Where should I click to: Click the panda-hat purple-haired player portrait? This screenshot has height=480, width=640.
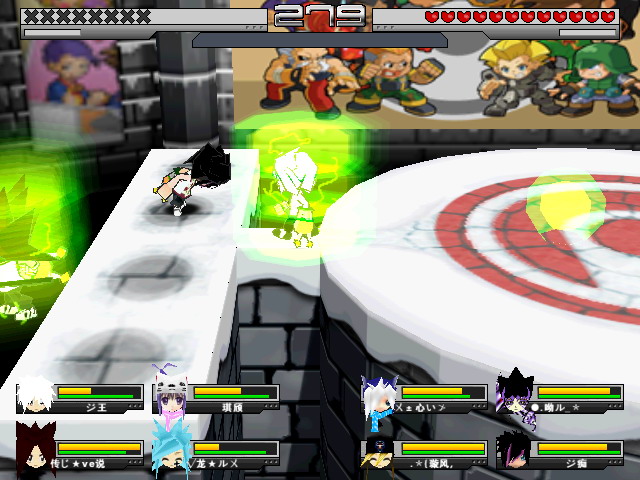coord(170,397)
